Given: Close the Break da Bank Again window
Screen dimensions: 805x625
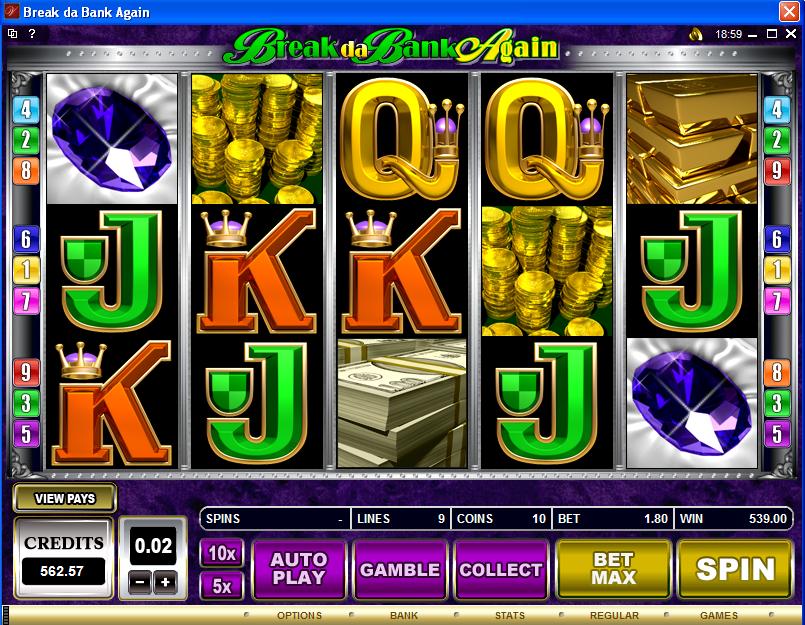Looking at the screenshot, I should coord(789,11).
